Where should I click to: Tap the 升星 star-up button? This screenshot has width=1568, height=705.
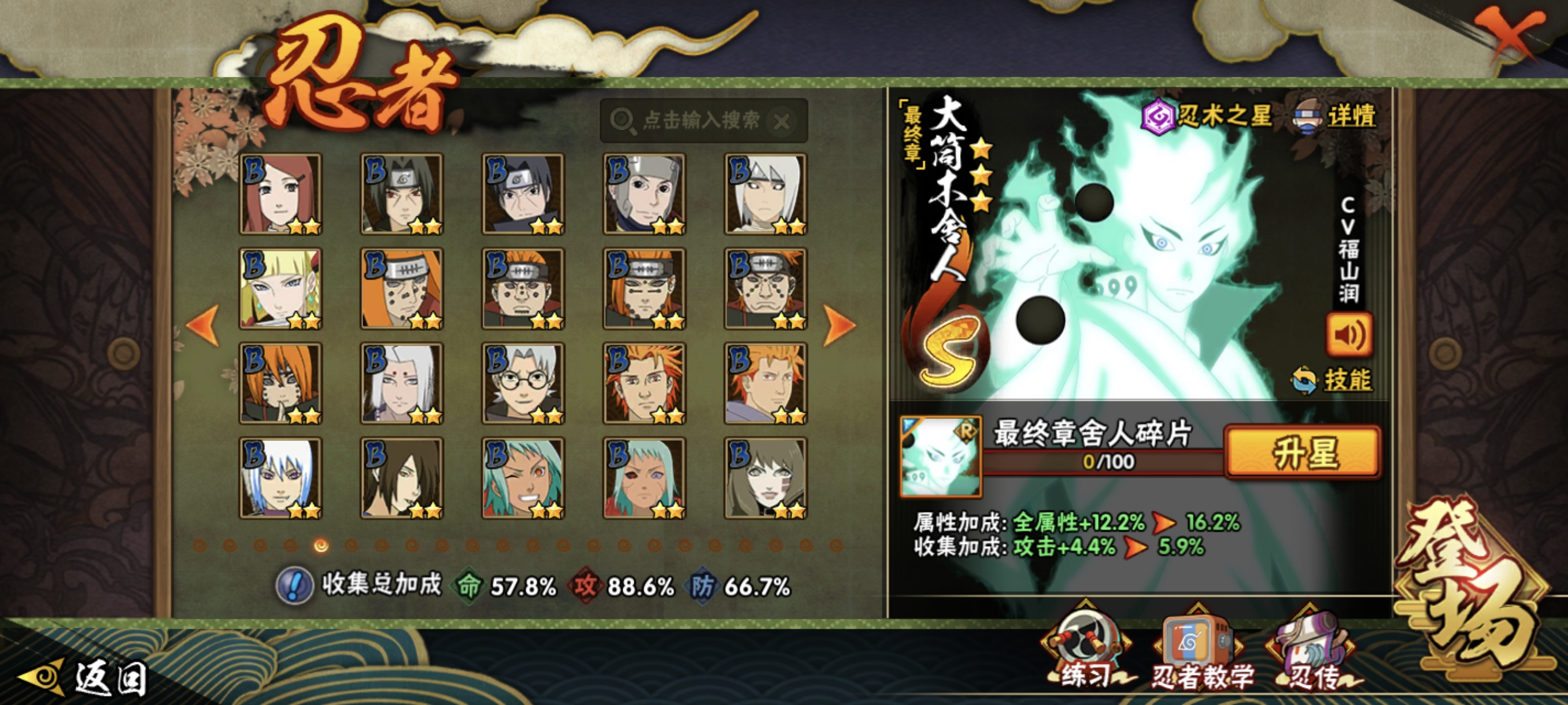pos(1303,452)
